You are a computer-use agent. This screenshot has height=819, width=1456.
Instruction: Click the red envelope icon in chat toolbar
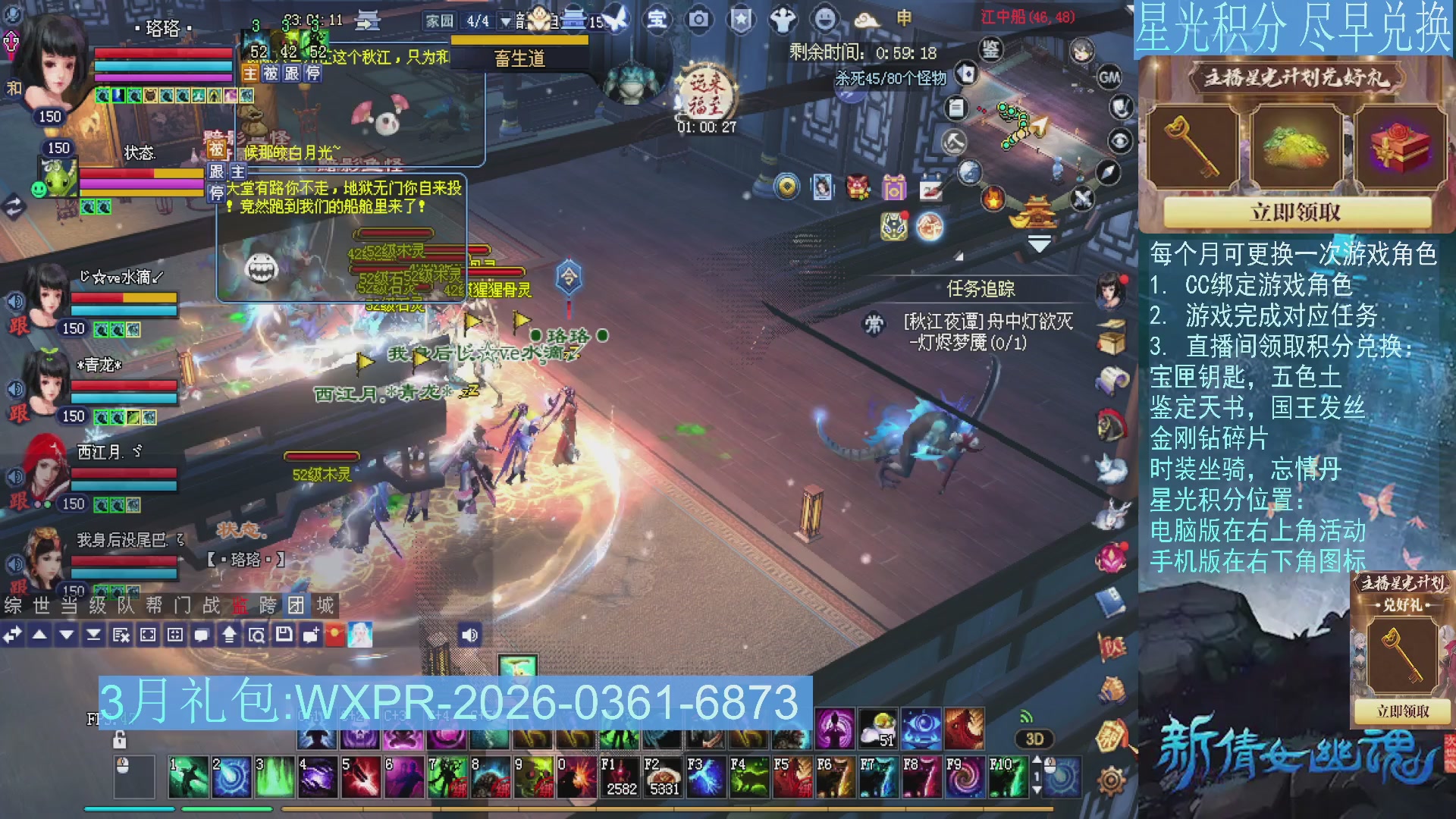coord(336,635)
